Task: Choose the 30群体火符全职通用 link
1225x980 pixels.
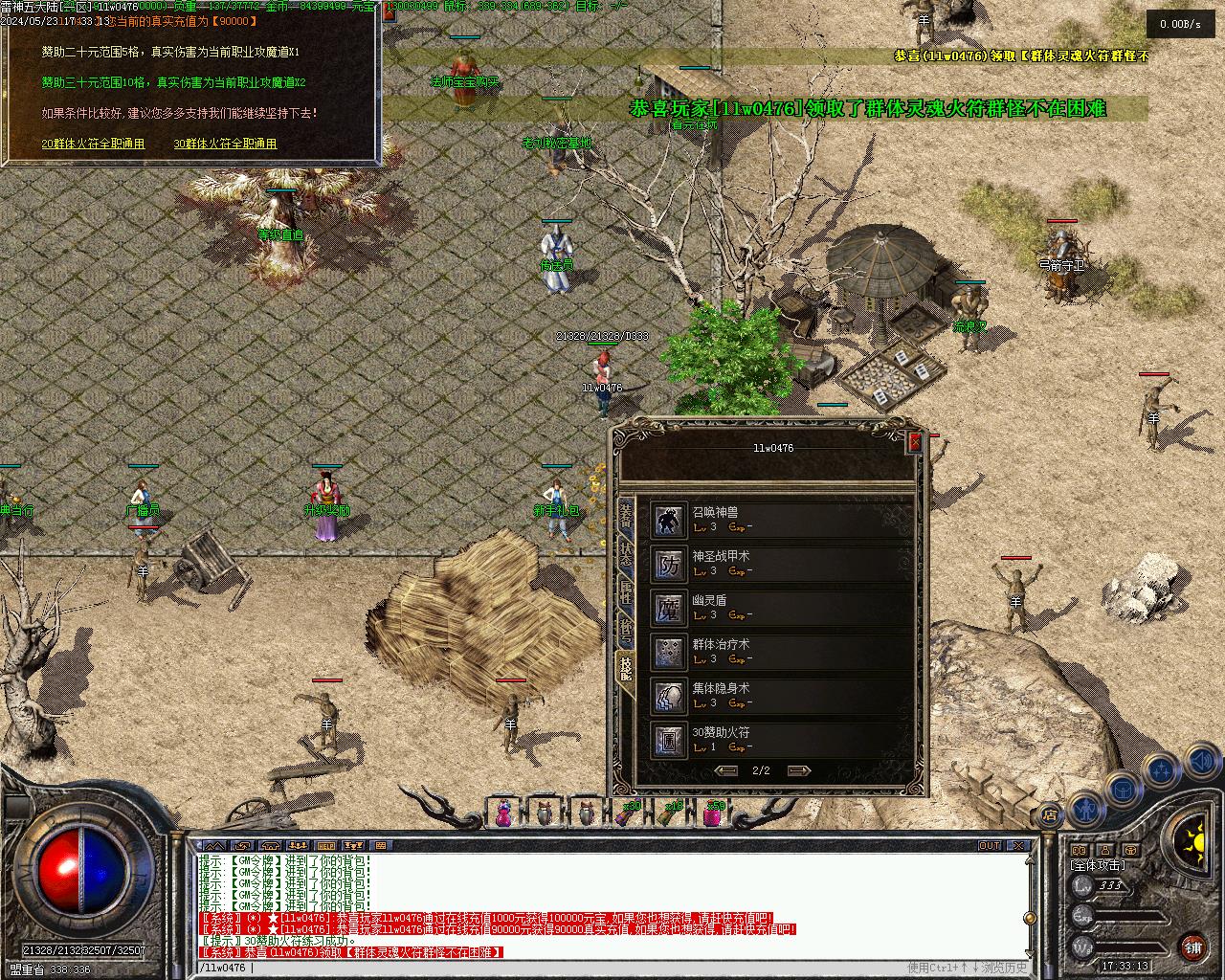Action: [x=225, y=144]
